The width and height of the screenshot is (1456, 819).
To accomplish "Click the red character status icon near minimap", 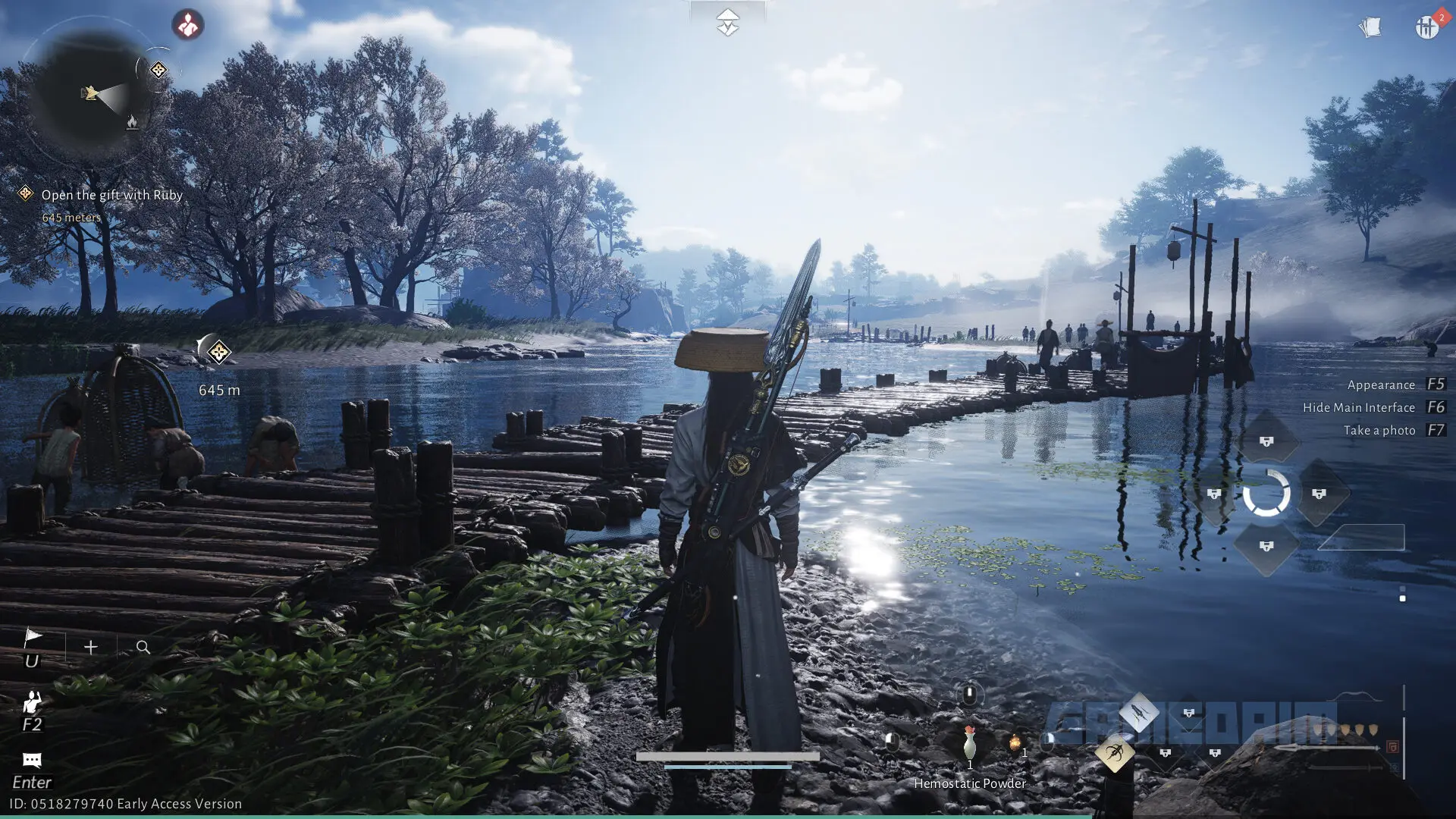I will [x=188, y=25].
